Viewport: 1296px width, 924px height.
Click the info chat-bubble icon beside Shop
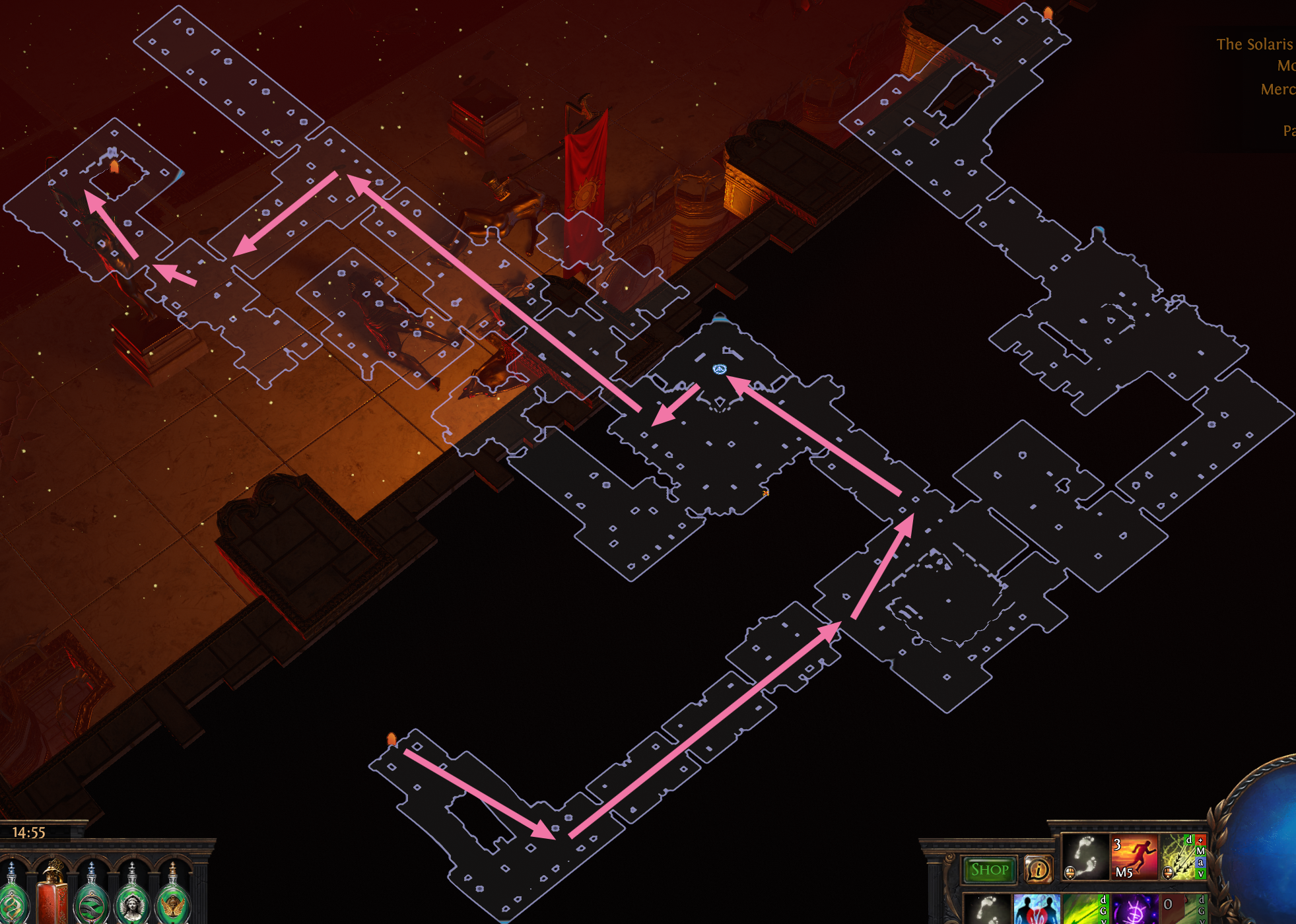point(1038,869)
